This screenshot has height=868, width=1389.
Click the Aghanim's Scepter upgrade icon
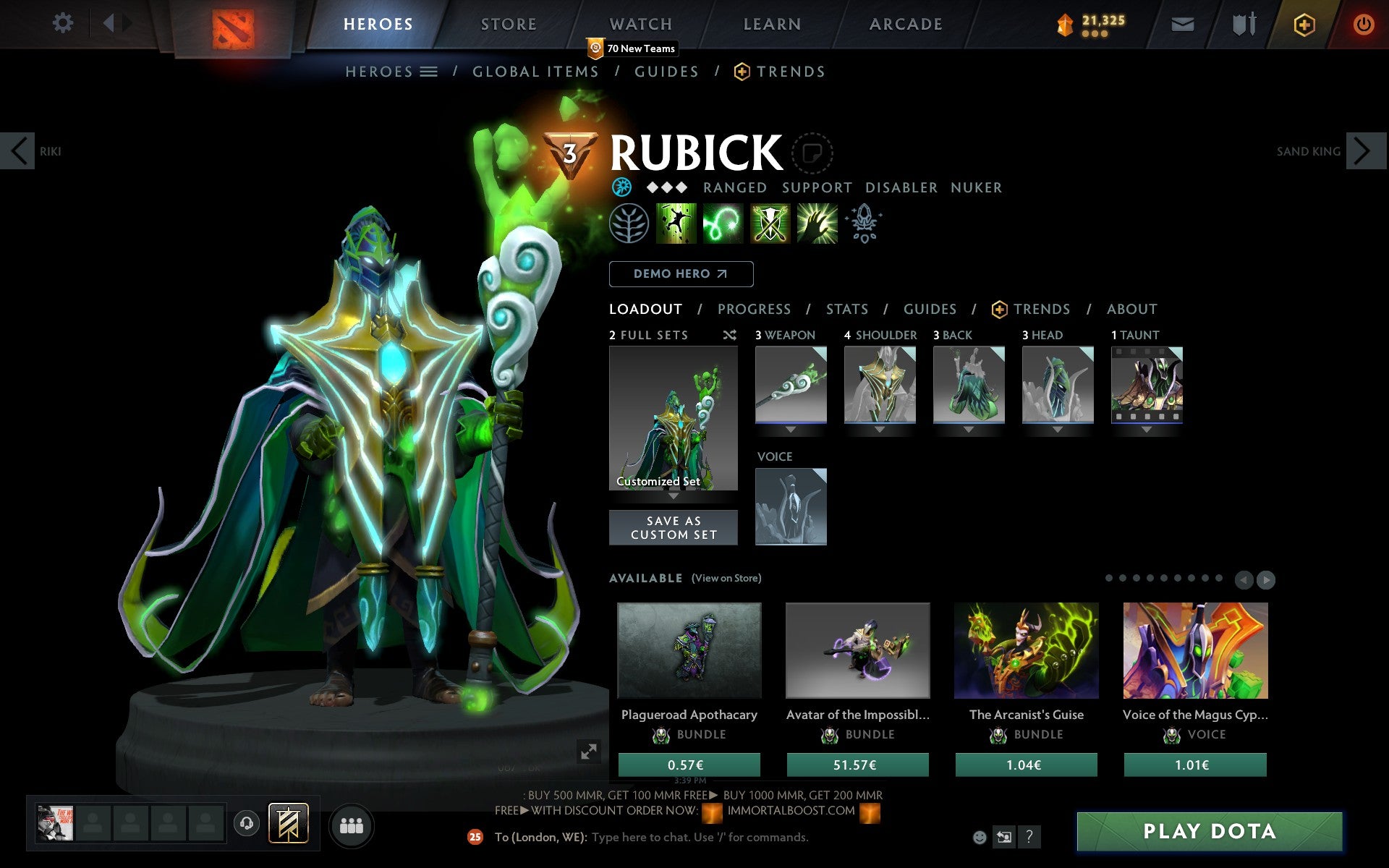click(865, 224)
